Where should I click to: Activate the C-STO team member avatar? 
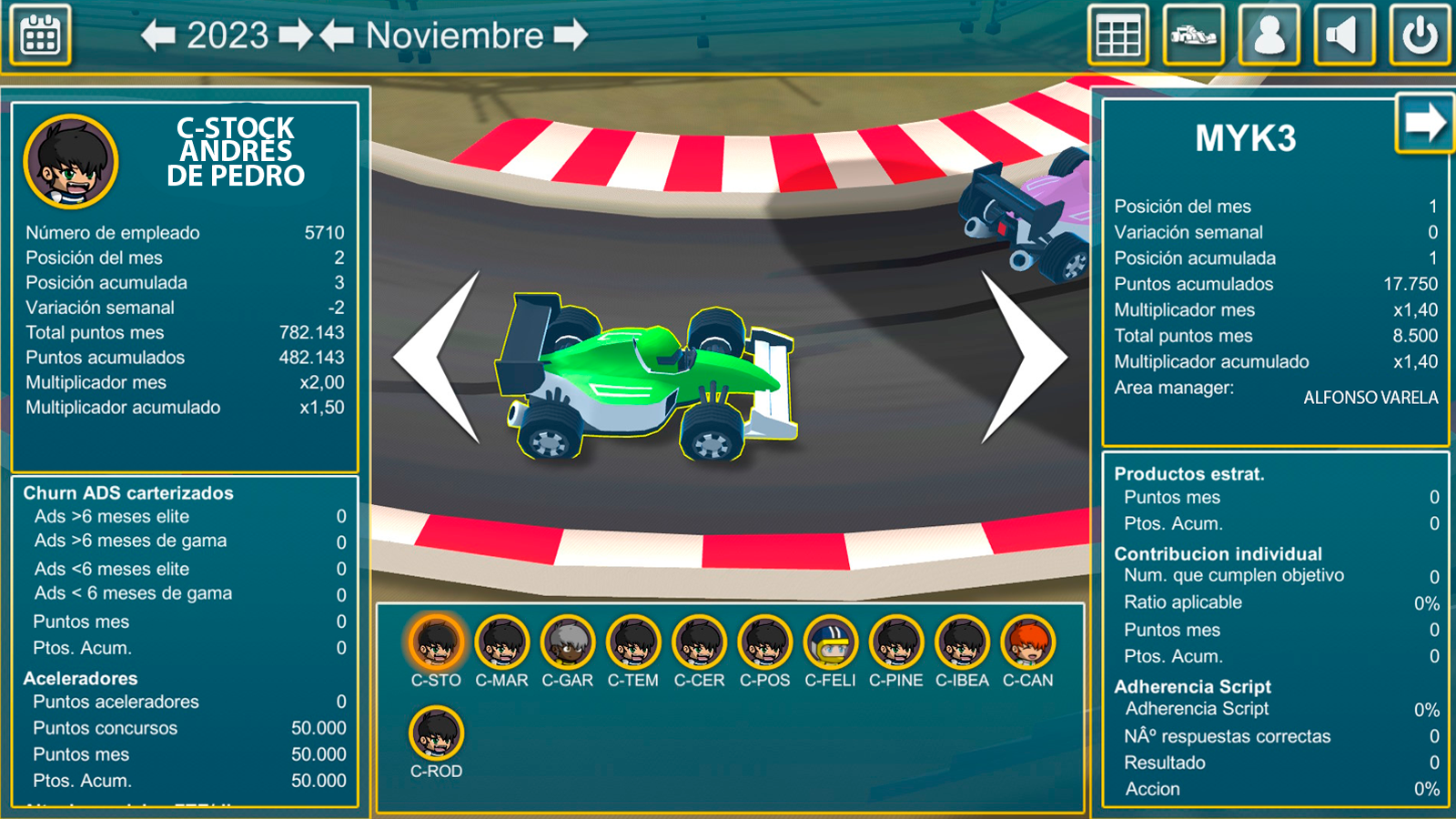click(x=438, y=646)
